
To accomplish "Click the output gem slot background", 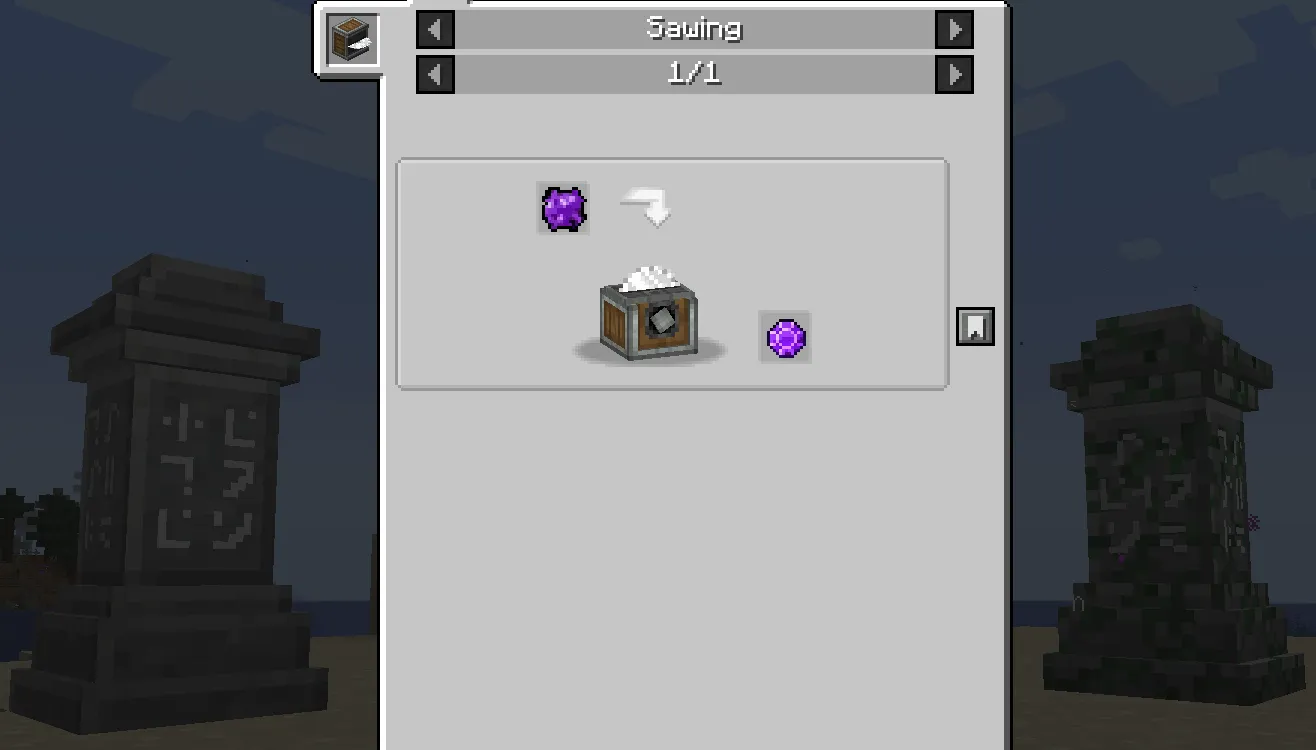I will click(786, 335).
